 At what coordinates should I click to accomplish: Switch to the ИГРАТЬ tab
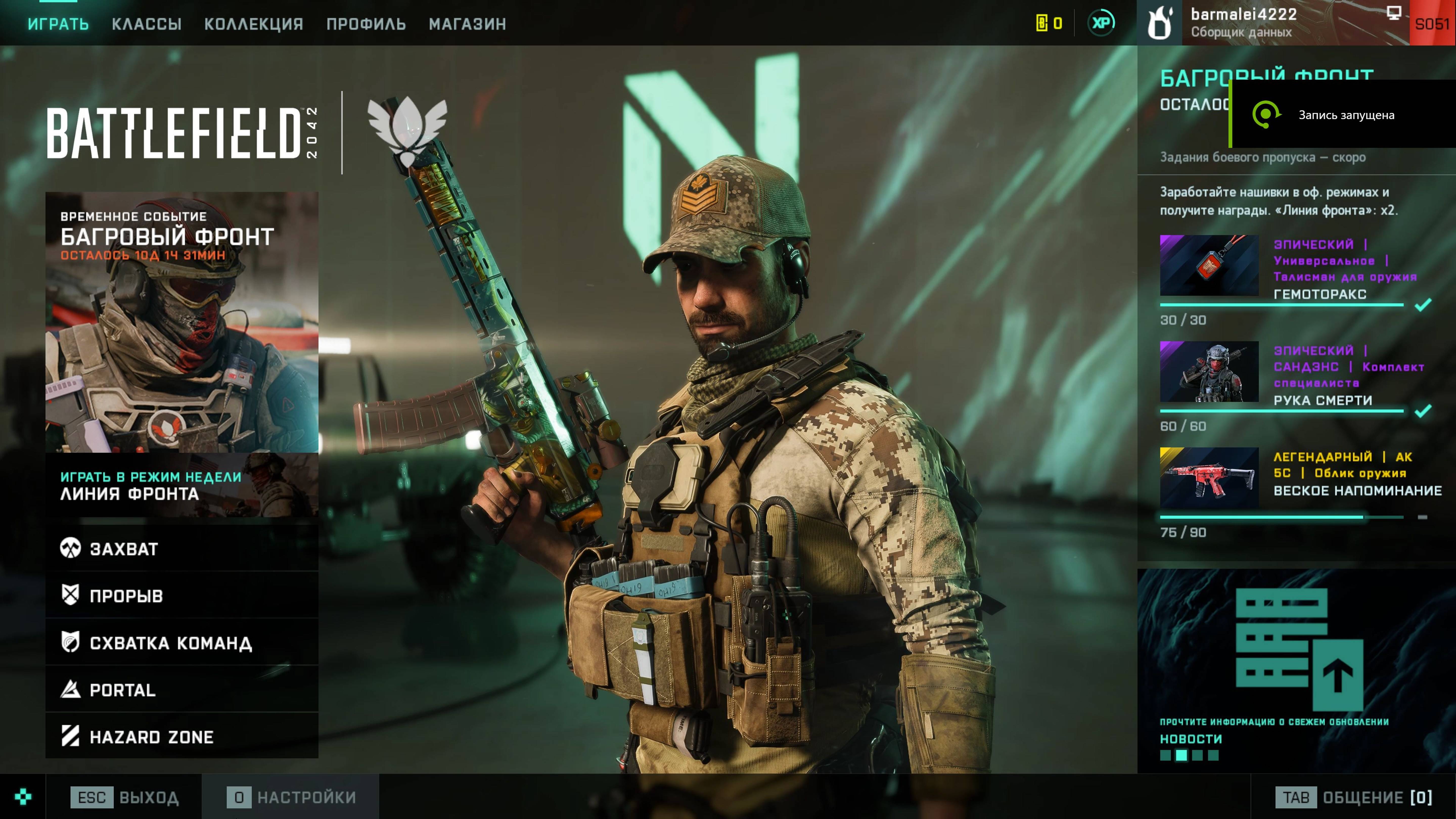58,24
